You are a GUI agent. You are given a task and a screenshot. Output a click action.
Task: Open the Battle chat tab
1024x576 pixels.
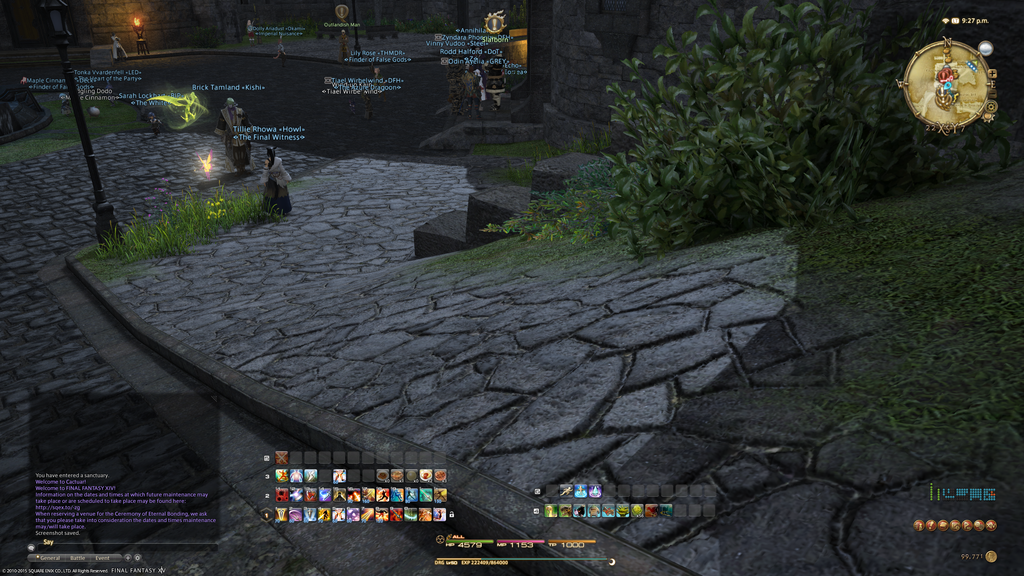(78, 558)
